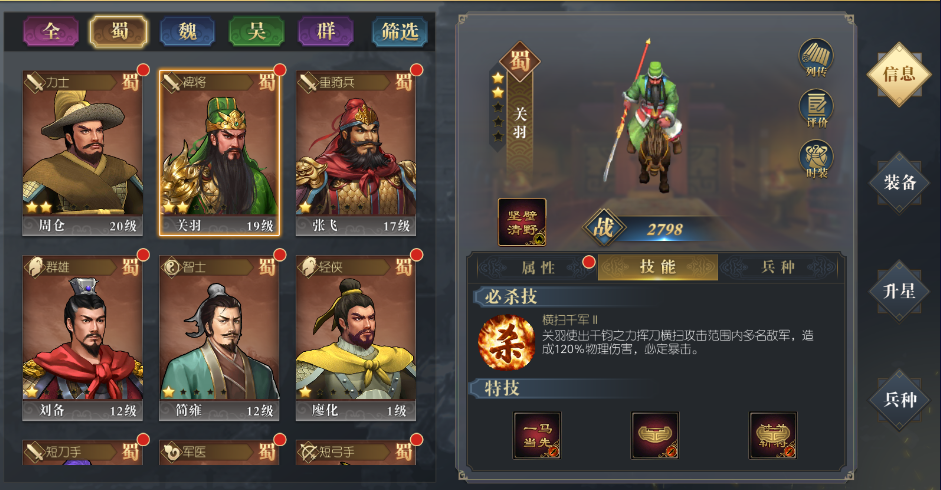941x490 pixels.
Task: Open the 筛选 filter button
Action: [400, 32]
